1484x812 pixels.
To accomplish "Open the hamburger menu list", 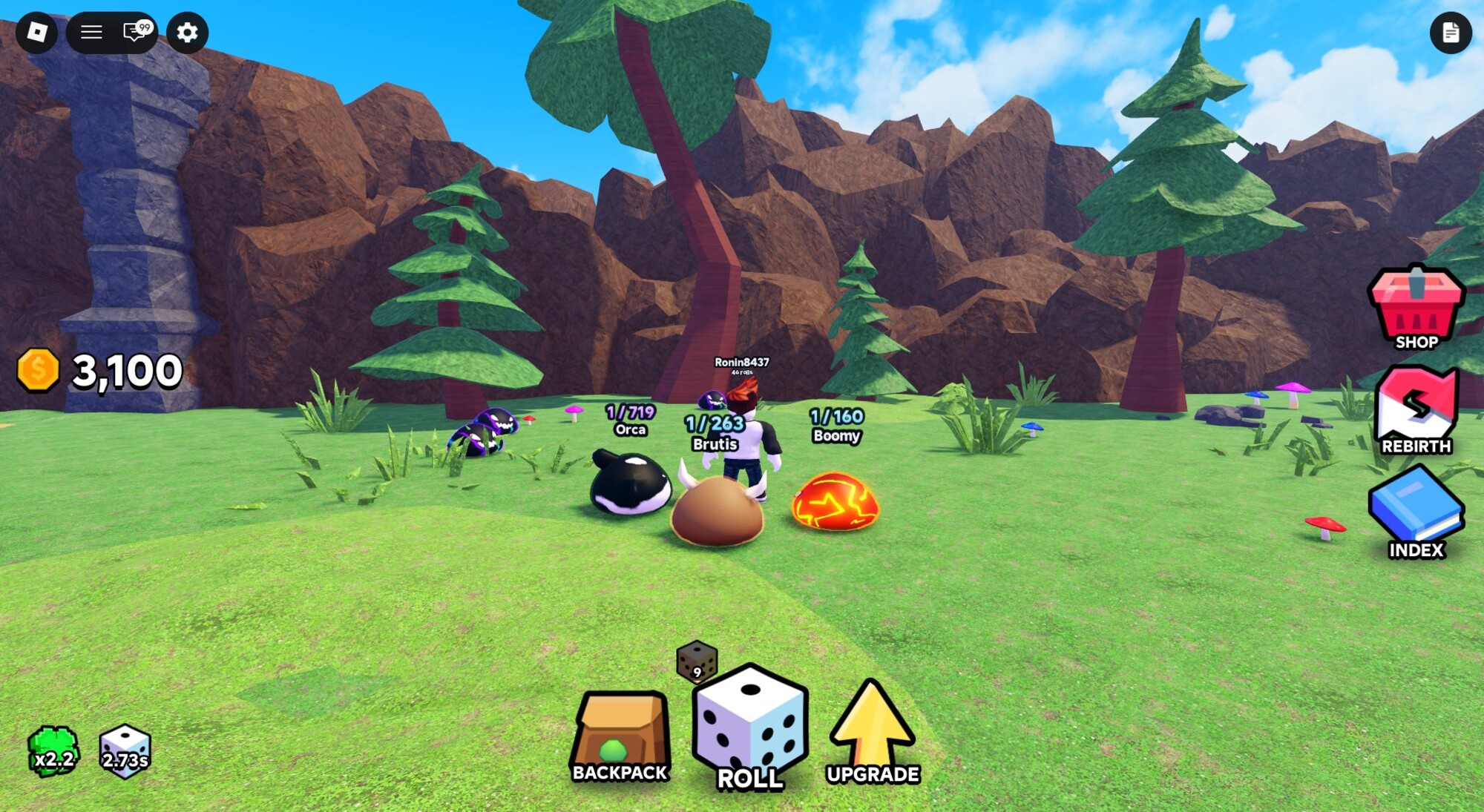I will (x=91, y=32).
